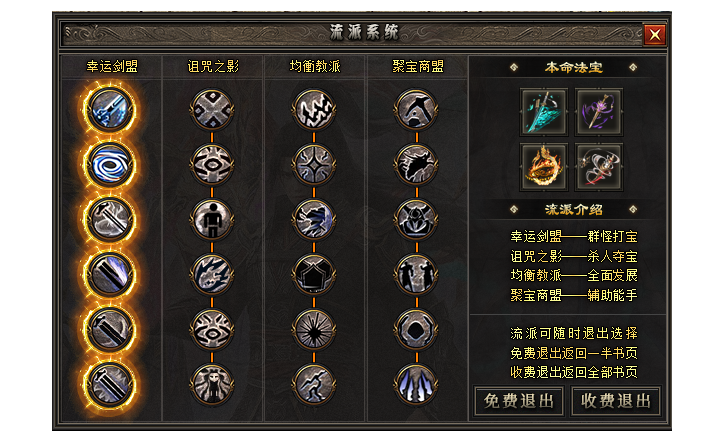
Task: Choose the red and silver axe treasure
Action: 599,166
